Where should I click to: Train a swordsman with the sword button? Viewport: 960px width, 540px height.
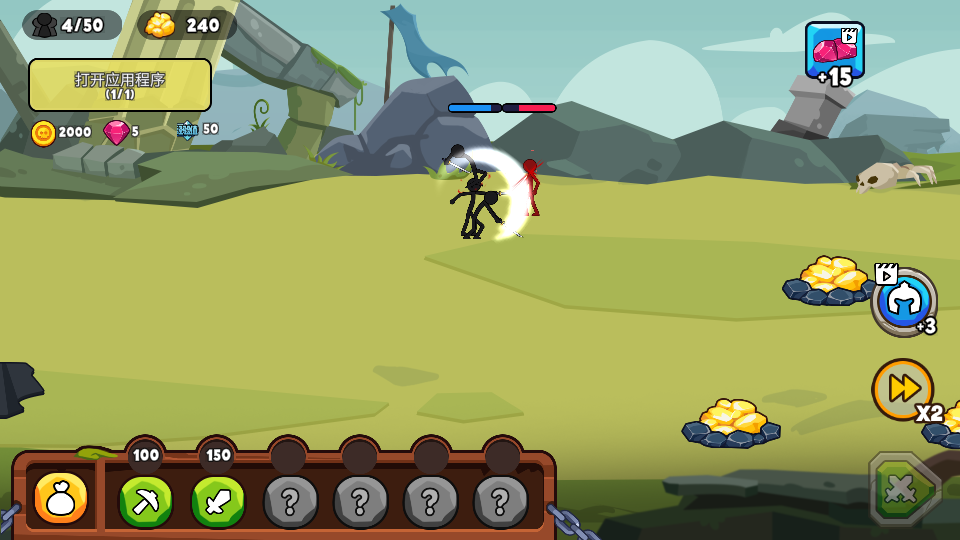coord(218,500)
